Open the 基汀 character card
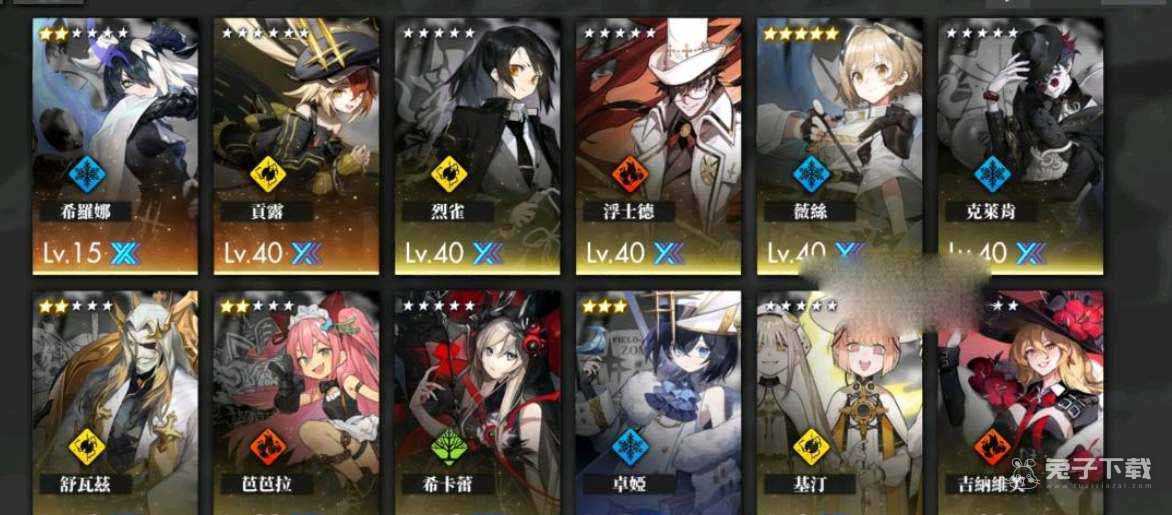This screenshot has height=515, width=1172. coord(839,400)
